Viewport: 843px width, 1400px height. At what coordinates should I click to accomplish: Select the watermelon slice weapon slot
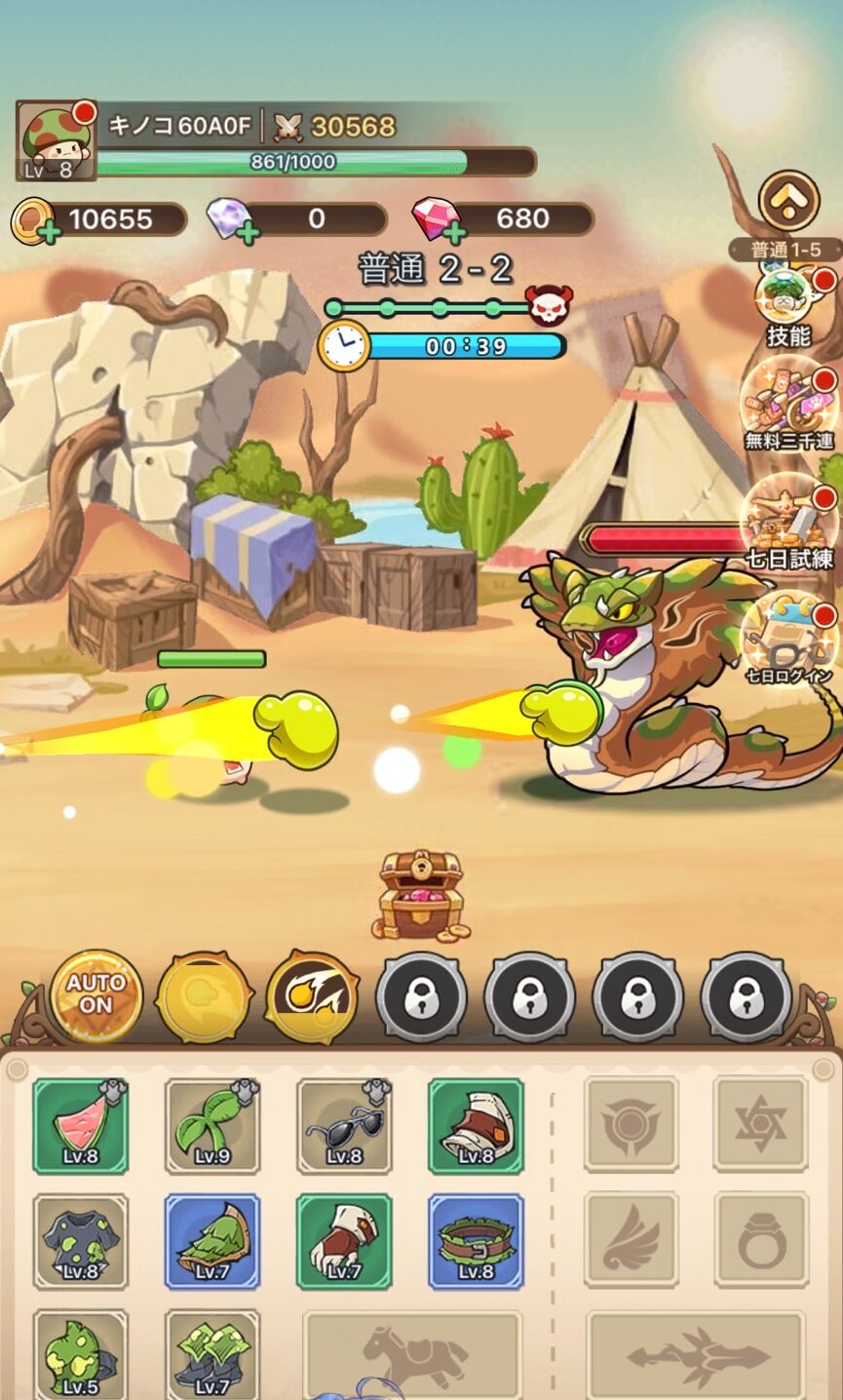[81, 1126]
